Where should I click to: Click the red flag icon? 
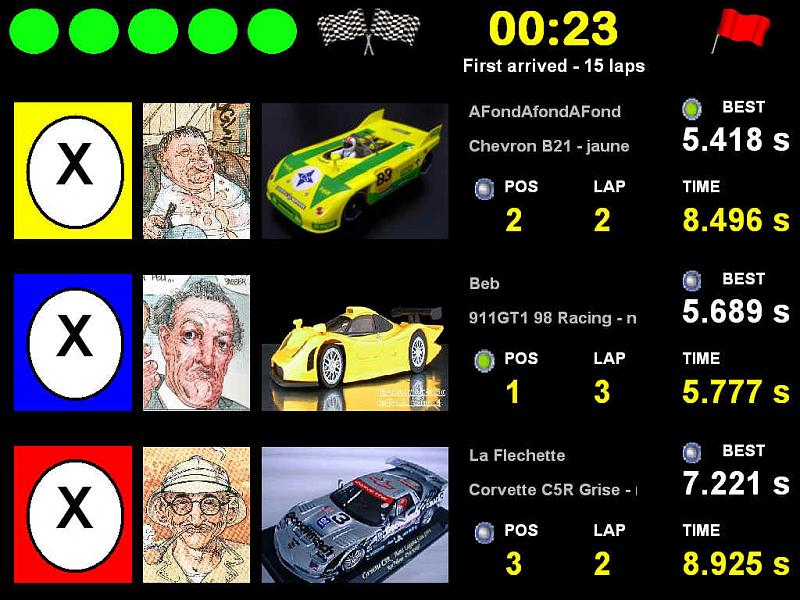point(740,30)
